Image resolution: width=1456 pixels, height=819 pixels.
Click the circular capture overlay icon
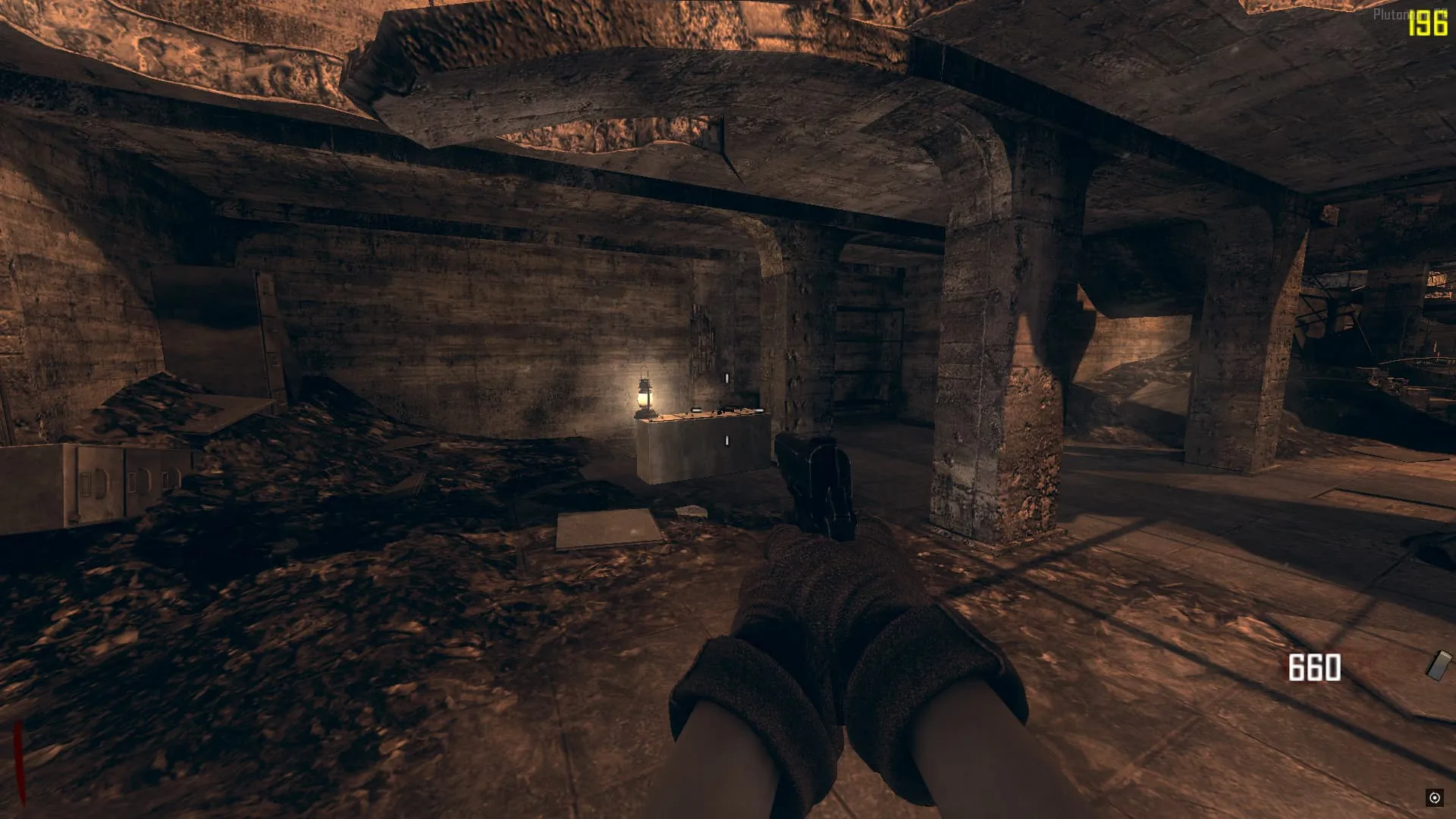[x=1434, y=797]
